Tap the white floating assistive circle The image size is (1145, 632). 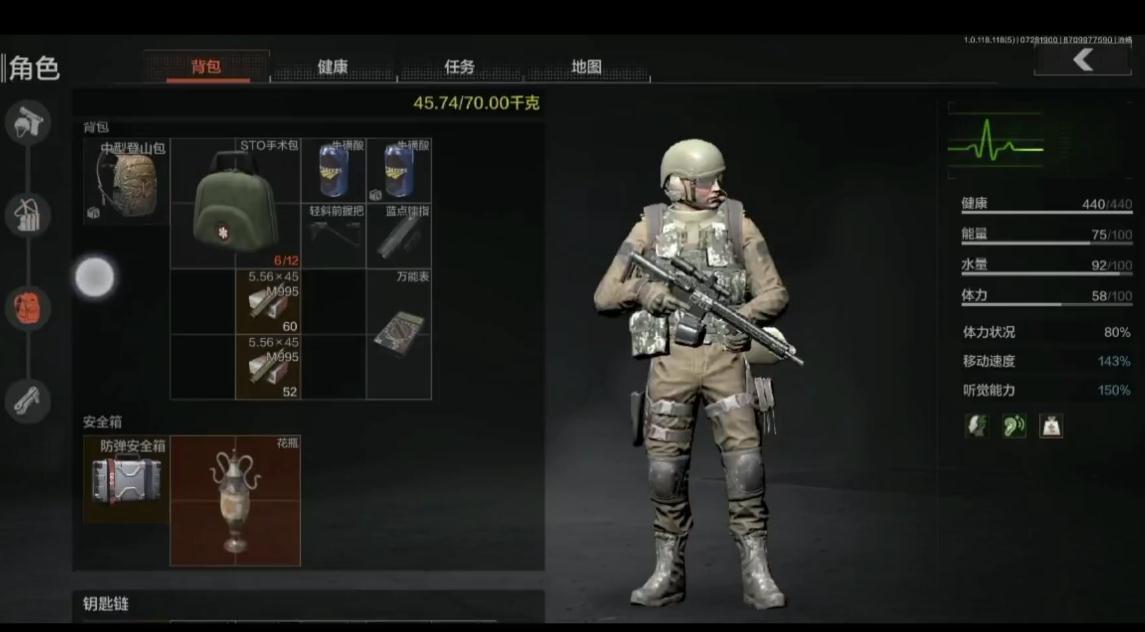95,277
